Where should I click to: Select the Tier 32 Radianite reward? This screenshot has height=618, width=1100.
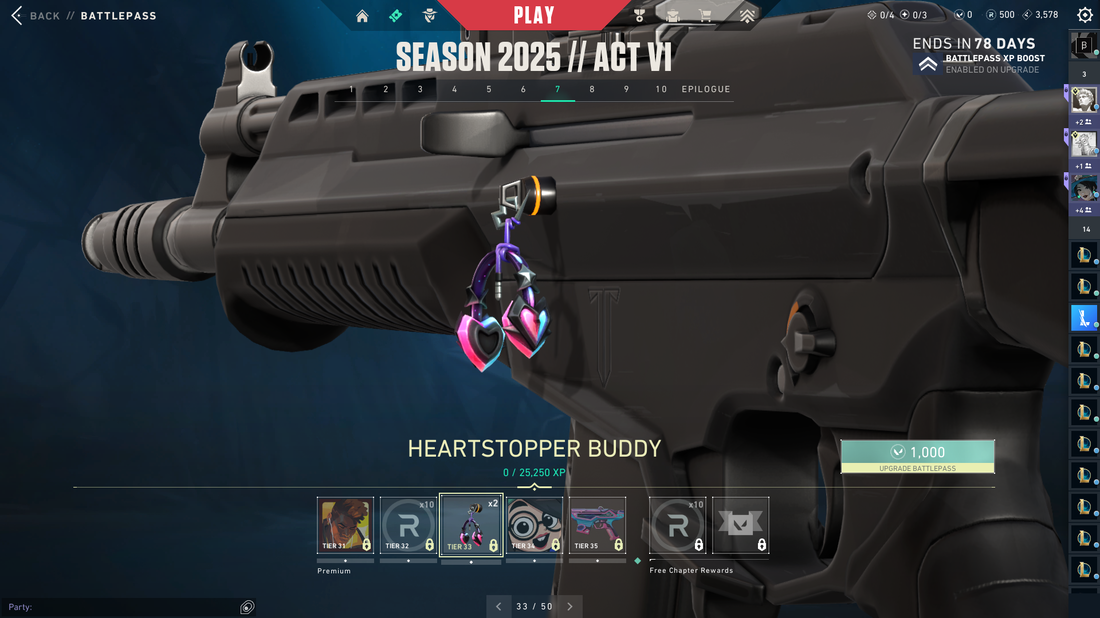pyautogui.click(x=409, y=526)
